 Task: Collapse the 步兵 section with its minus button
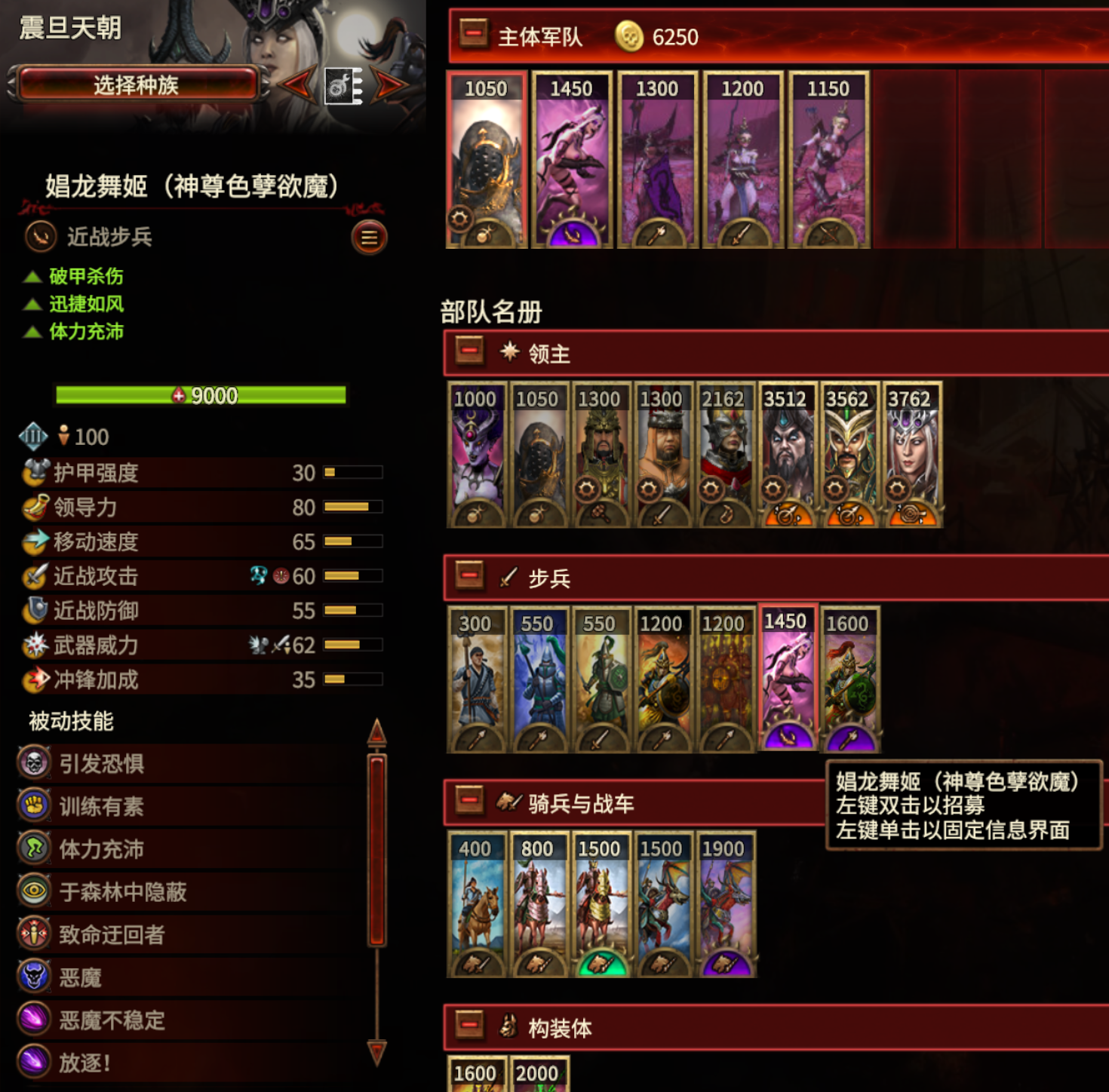pos(469,575)
